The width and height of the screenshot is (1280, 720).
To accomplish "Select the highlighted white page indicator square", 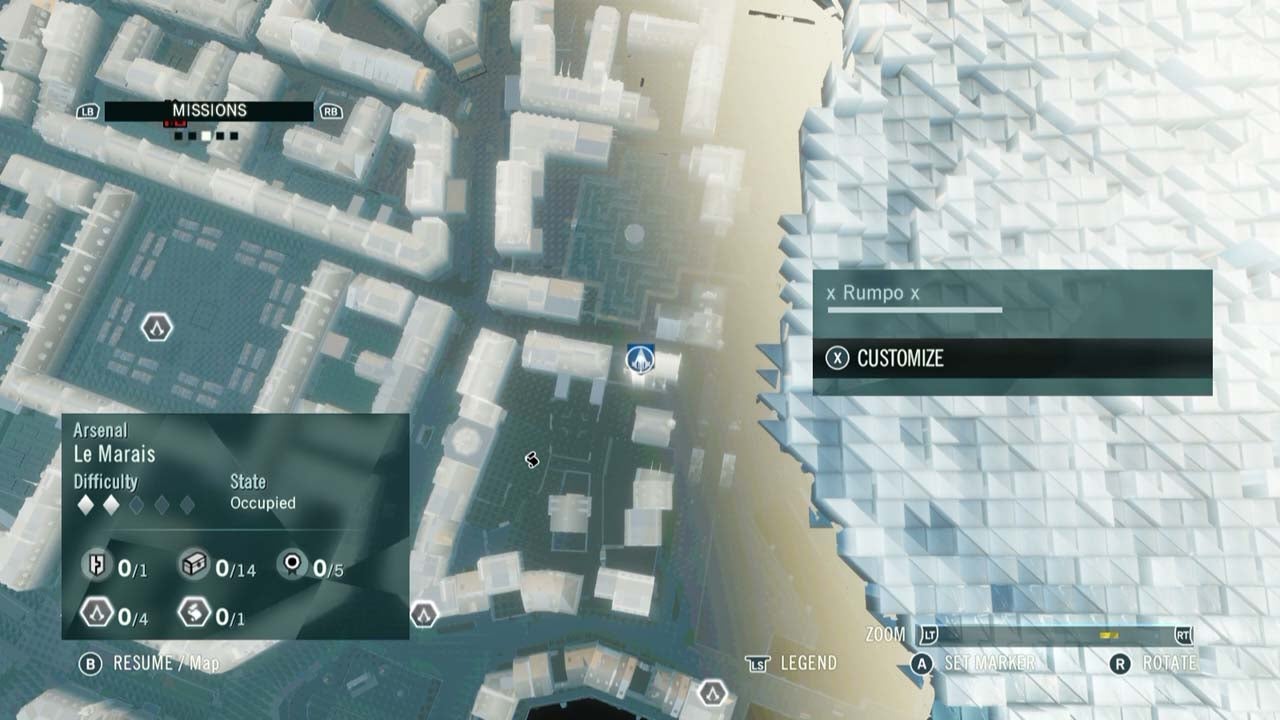I will [x=205, y=135].
